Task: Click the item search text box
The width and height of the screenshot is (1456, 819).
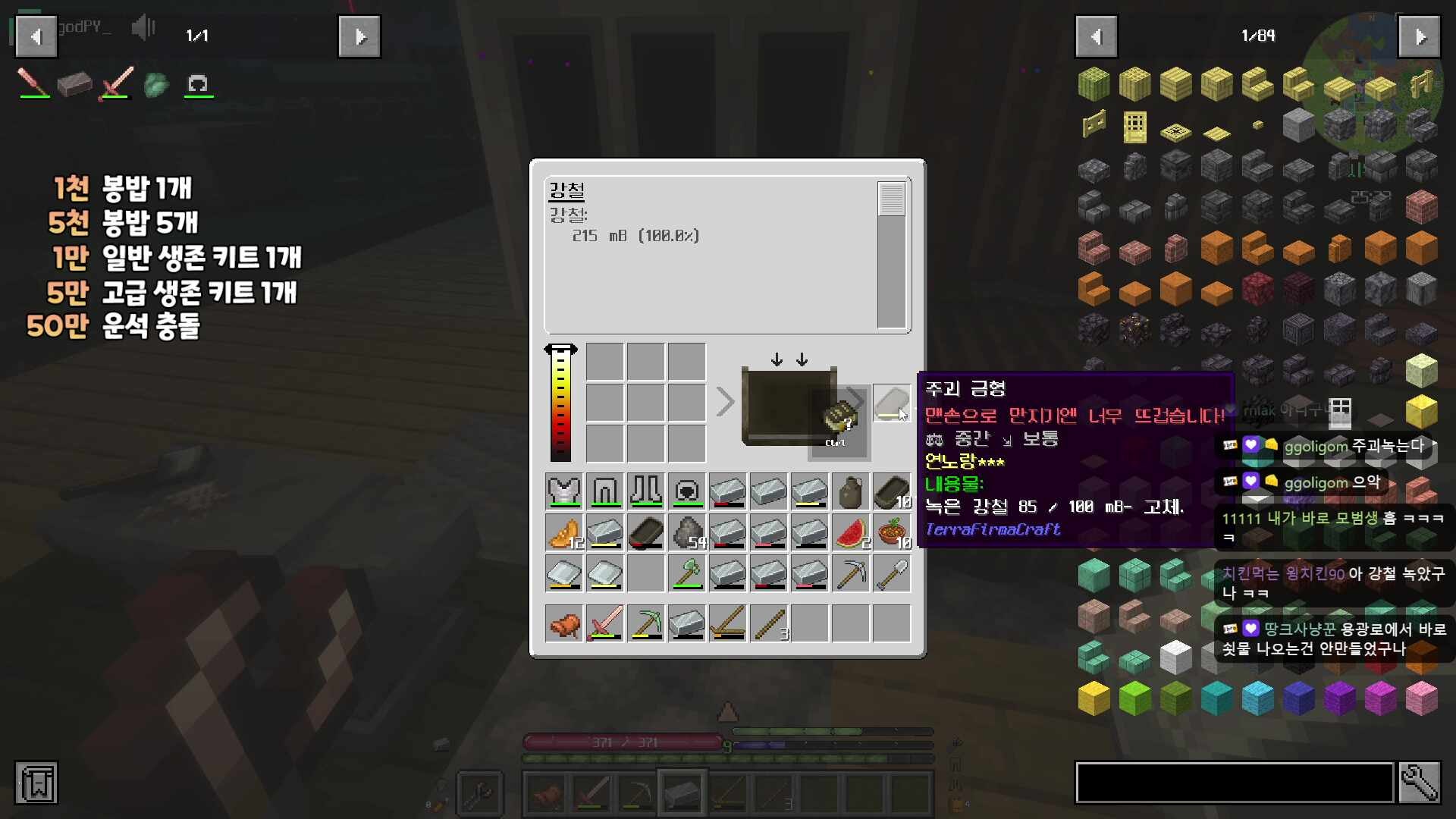Action: (x=1235, y=783)
